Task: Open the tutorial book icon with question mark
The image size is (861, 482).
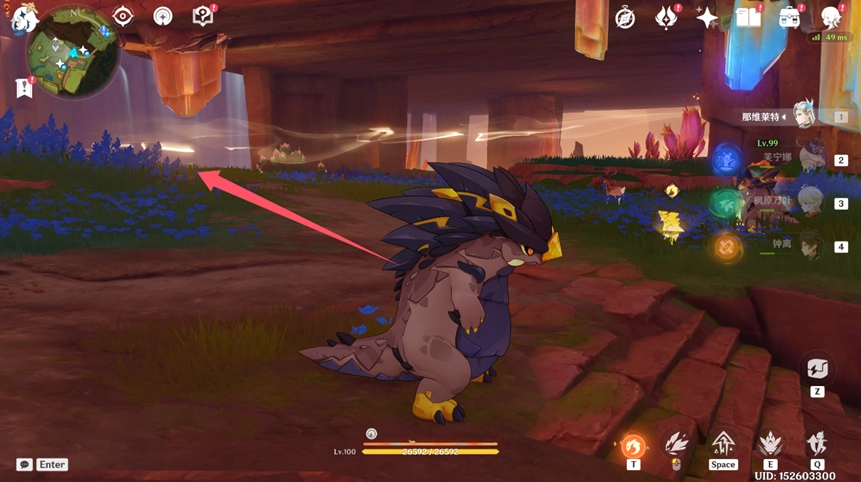Action: pos(203,16)
